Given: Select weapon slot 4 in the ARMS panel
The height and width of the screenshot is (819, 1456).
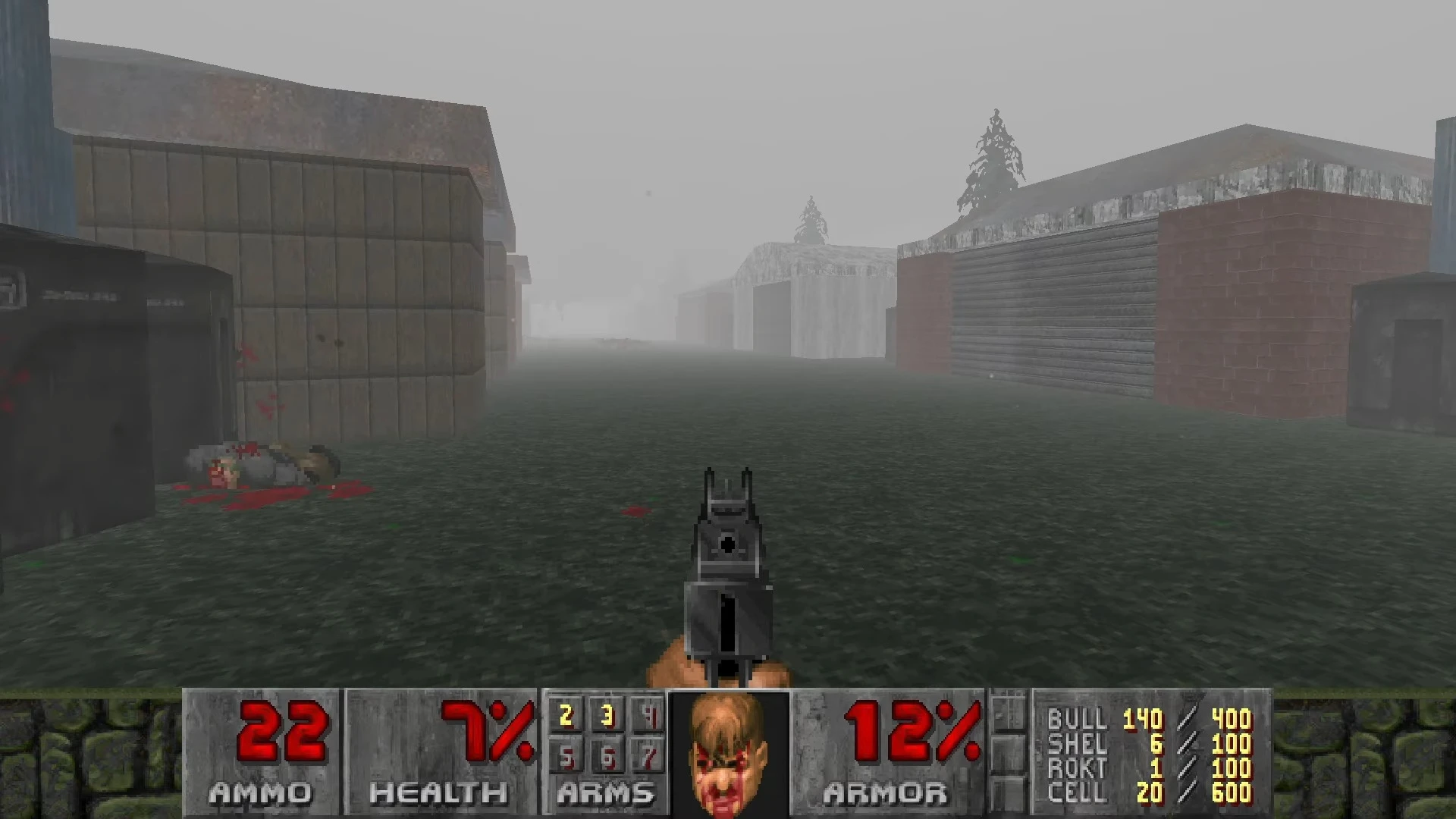Looking at the screenshot, I should click(649, 717).
